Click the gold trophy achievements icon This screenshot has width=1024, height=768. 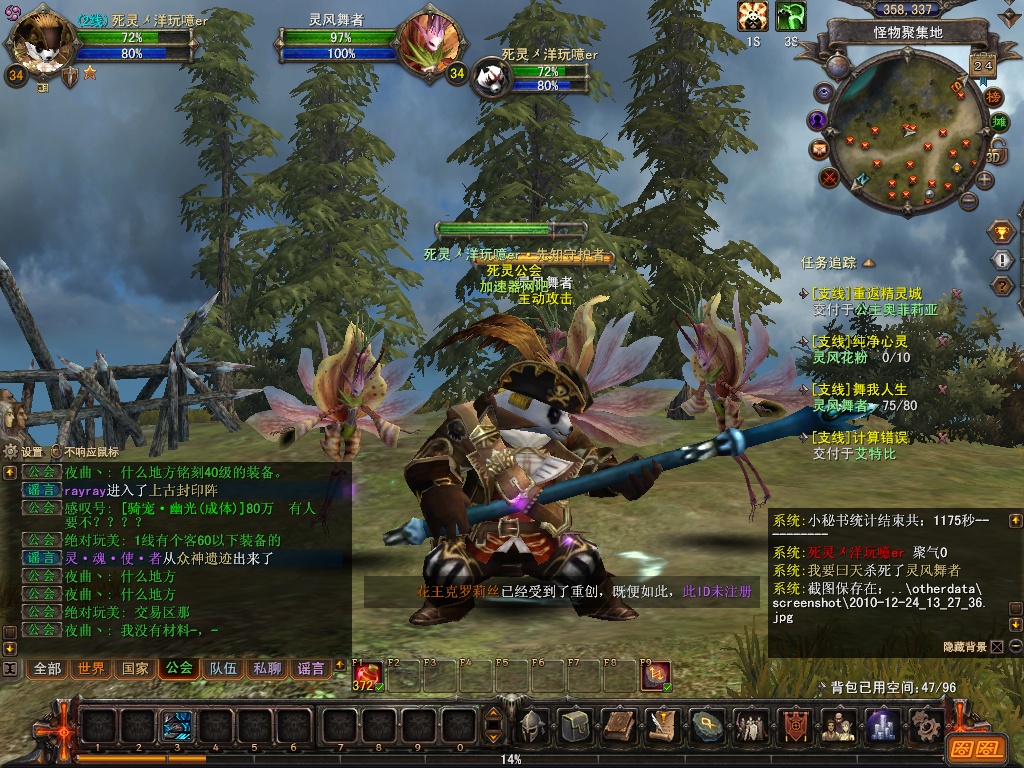(1000, 232)
